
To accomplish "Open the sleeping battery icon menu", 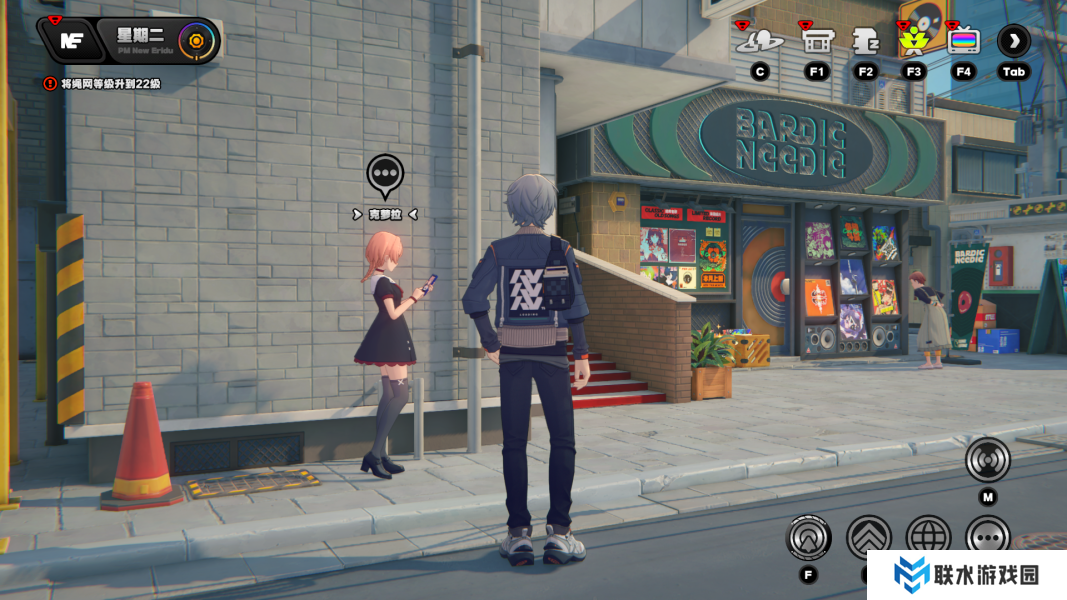I will (865, 42).
